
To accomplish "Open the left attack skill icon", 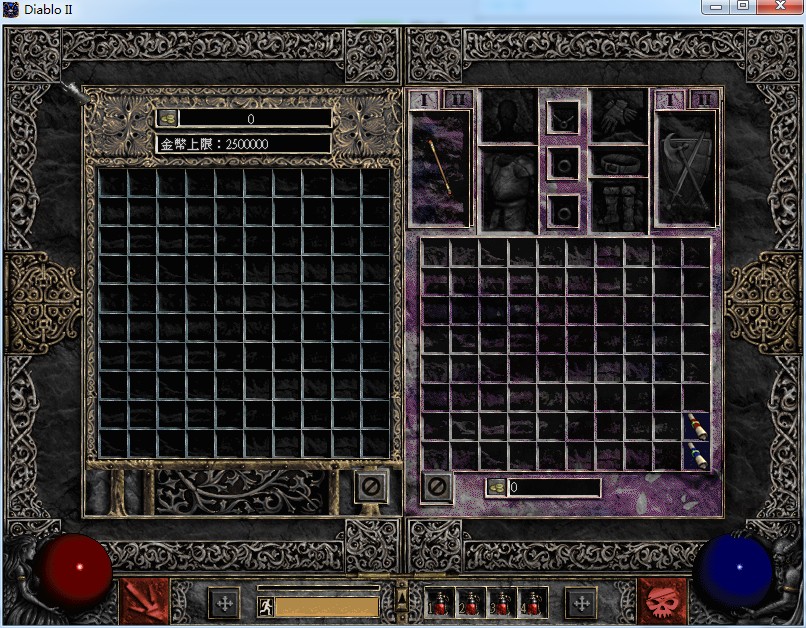I will point(142,601).
